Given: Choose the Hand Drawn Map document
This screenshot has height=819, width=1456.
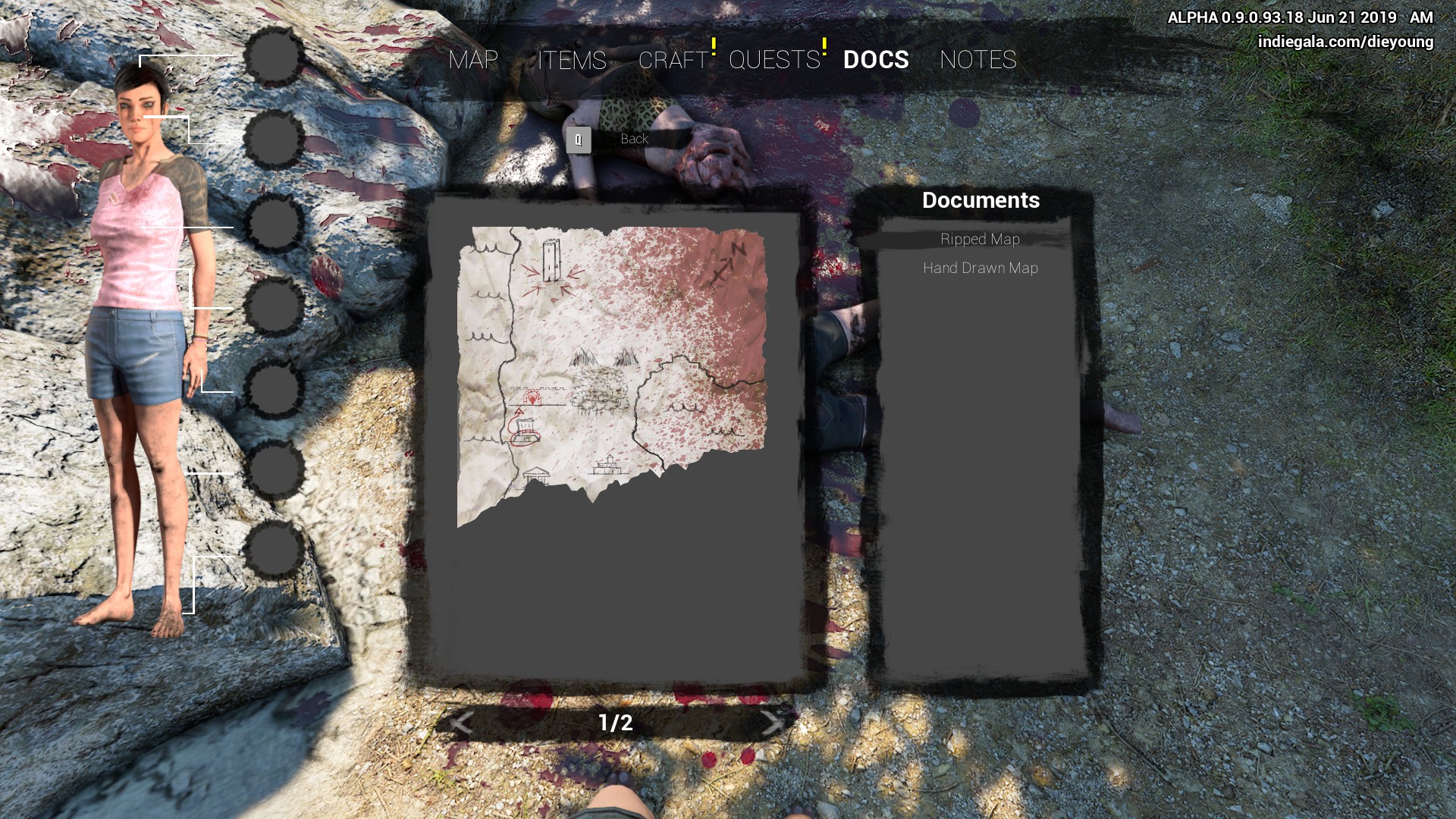Looking at the screenshot, I should pos(980,268).
